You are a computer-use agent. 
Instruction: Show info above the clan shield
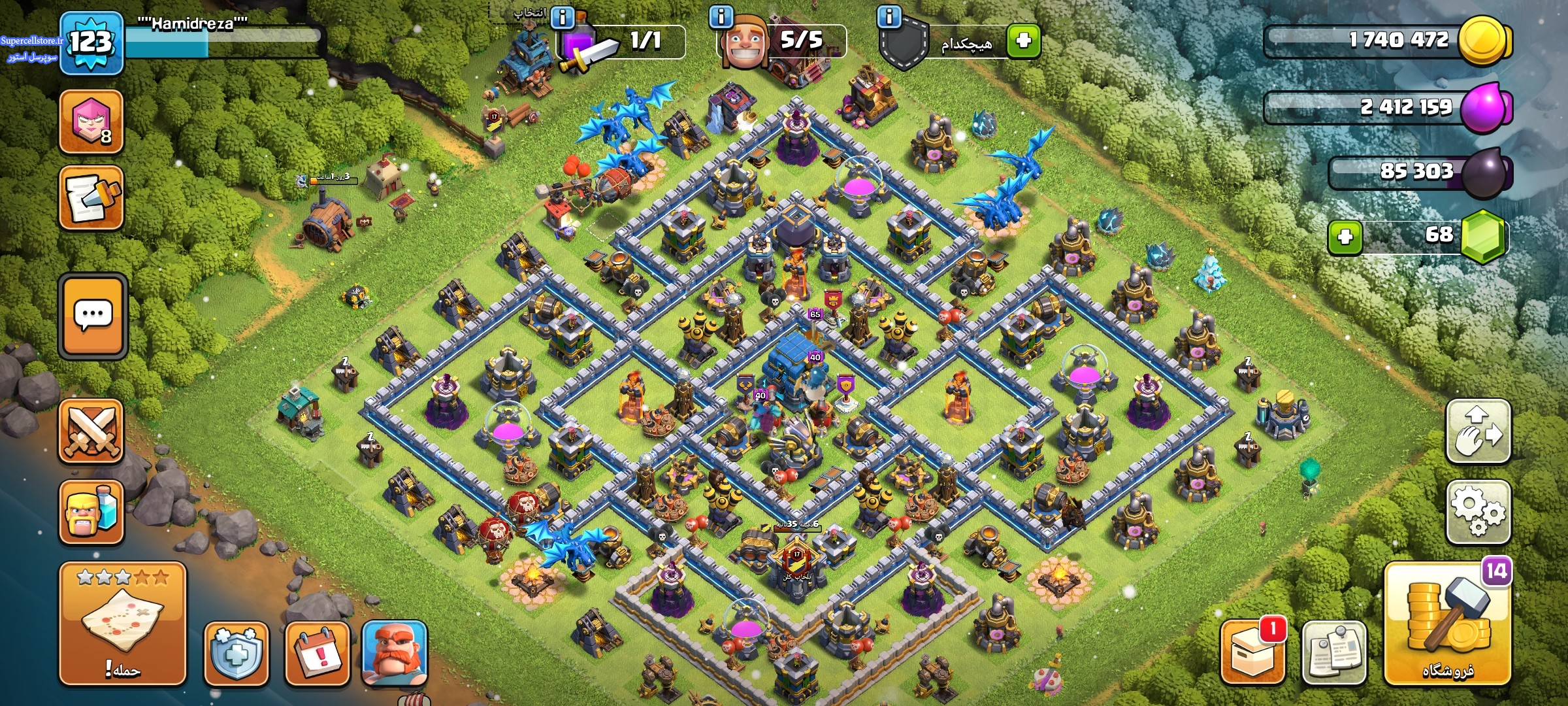pyautogui.click(x=889, y=16)
